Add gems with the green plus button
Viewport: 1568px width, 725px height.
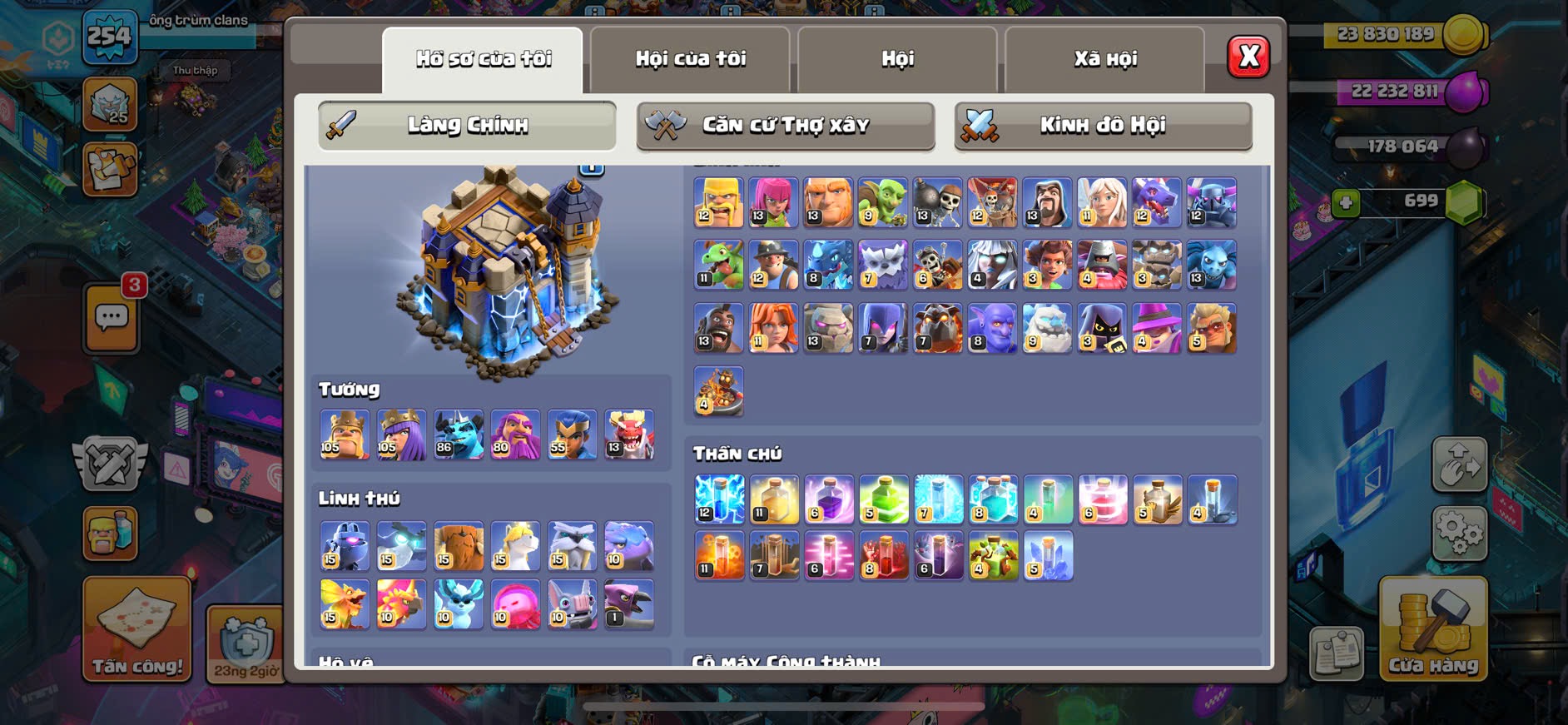coord(1346,202)
